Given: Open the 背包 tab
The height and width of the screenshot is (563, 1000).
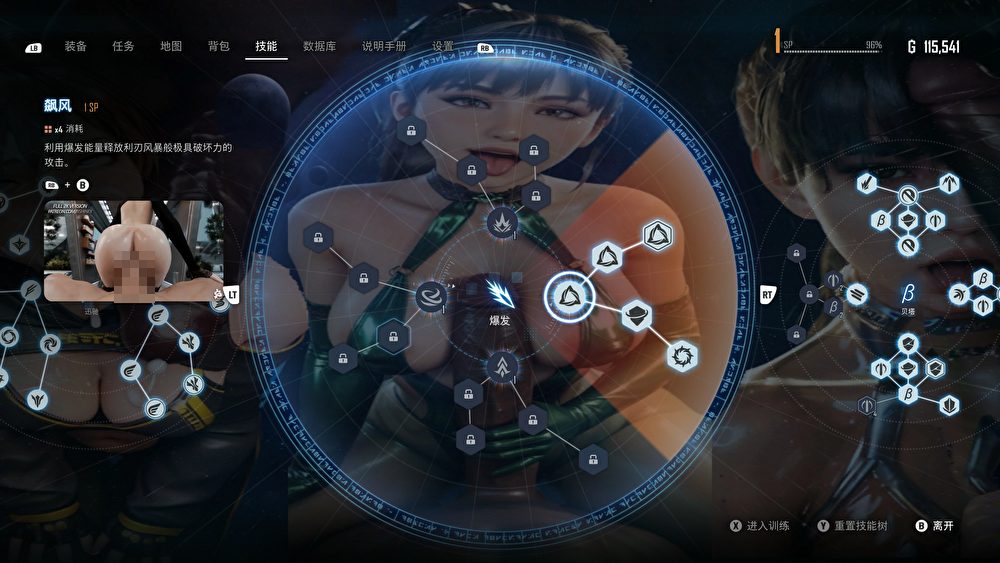Looking at the screenshot, I should pos(219,46).
